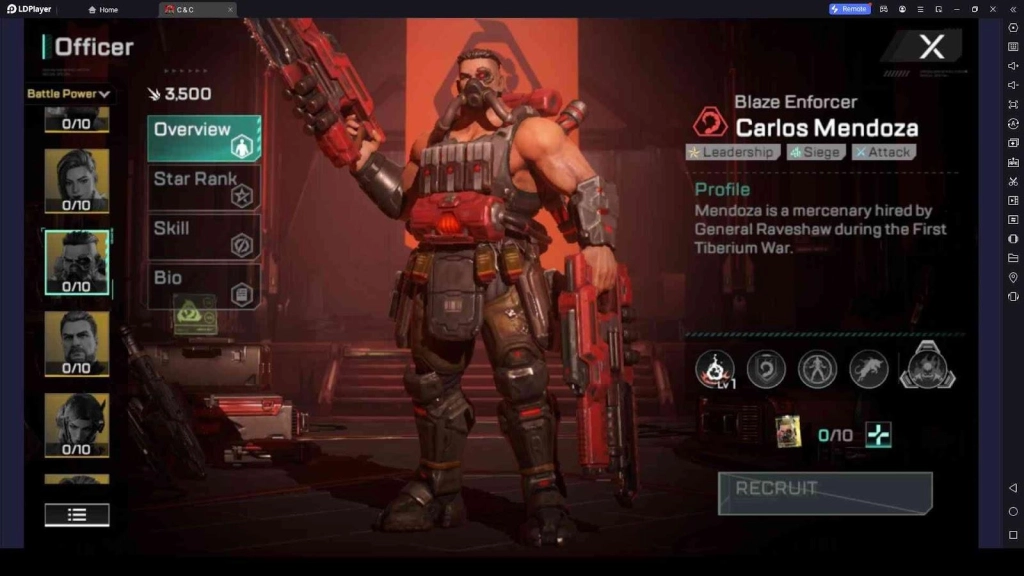Show the Skill tab
Screen dimensions: 1024x576
[x=204, y=236]
